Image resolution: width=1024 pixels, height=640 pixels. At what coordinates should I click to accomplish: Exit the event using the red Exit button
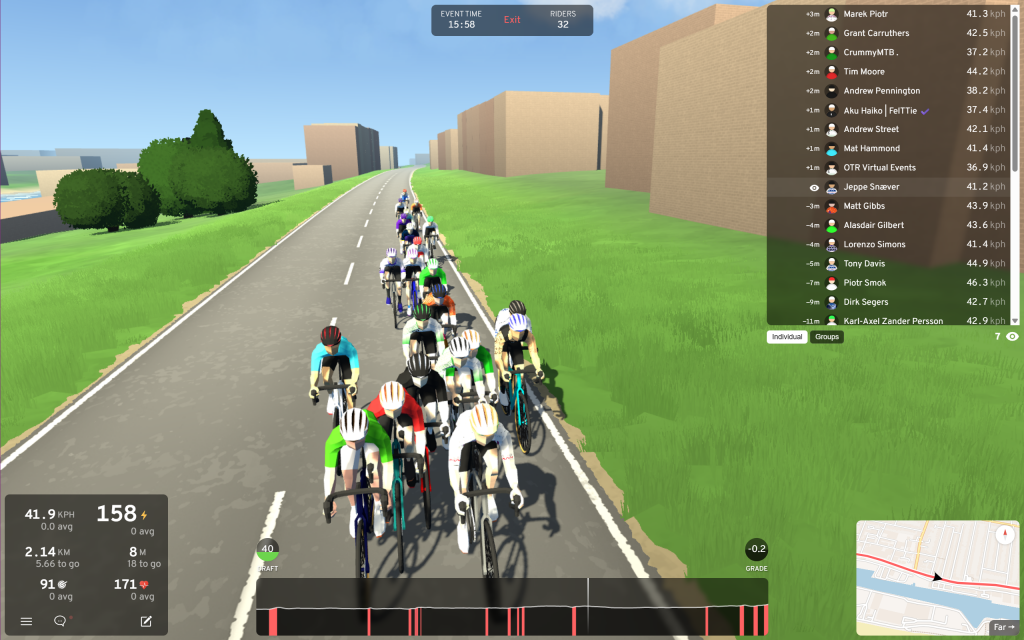[x=512, y=20]
